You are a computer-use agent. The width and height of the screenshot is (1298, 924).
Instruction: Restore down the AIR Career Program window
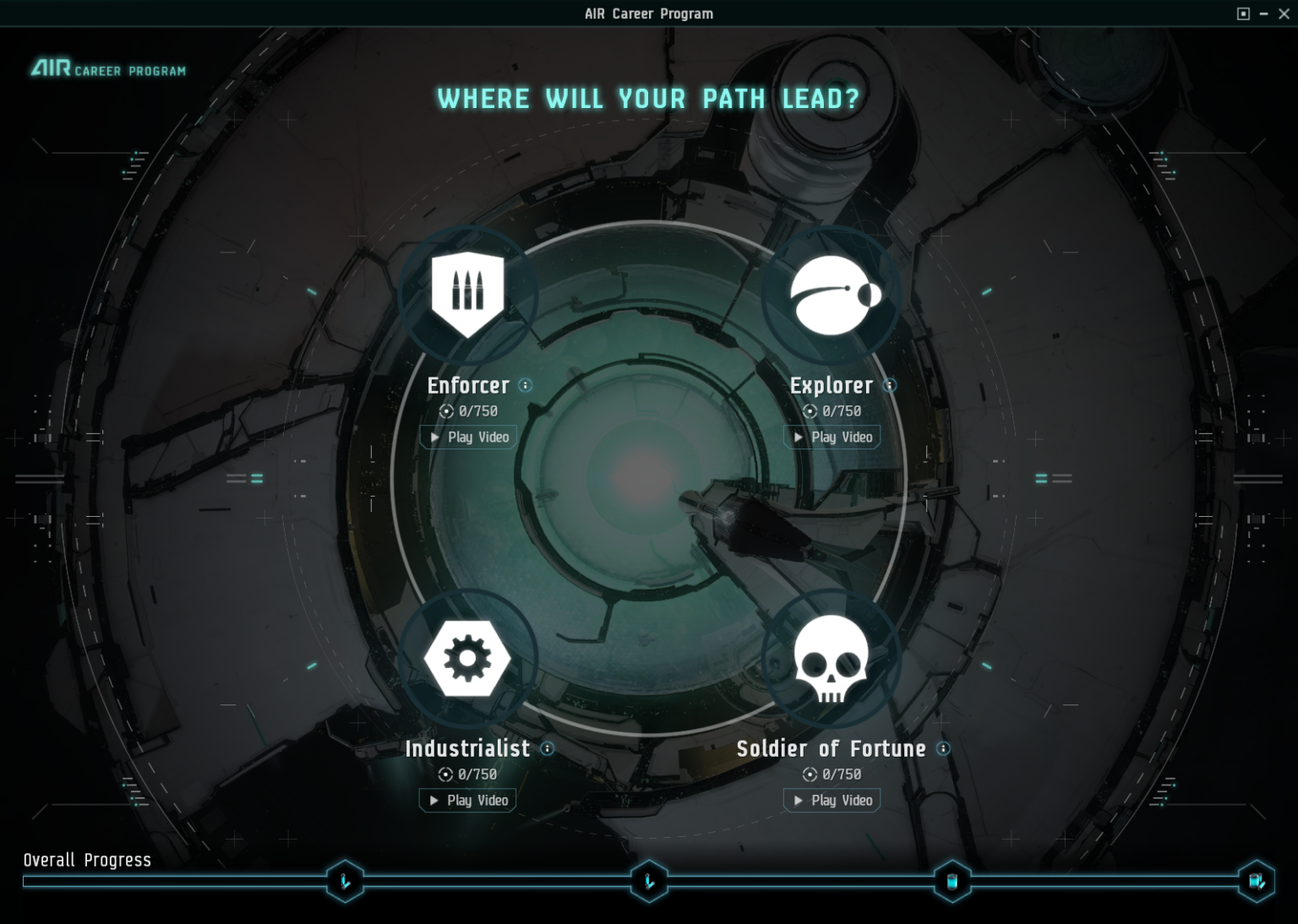[x=1243, y=14]
